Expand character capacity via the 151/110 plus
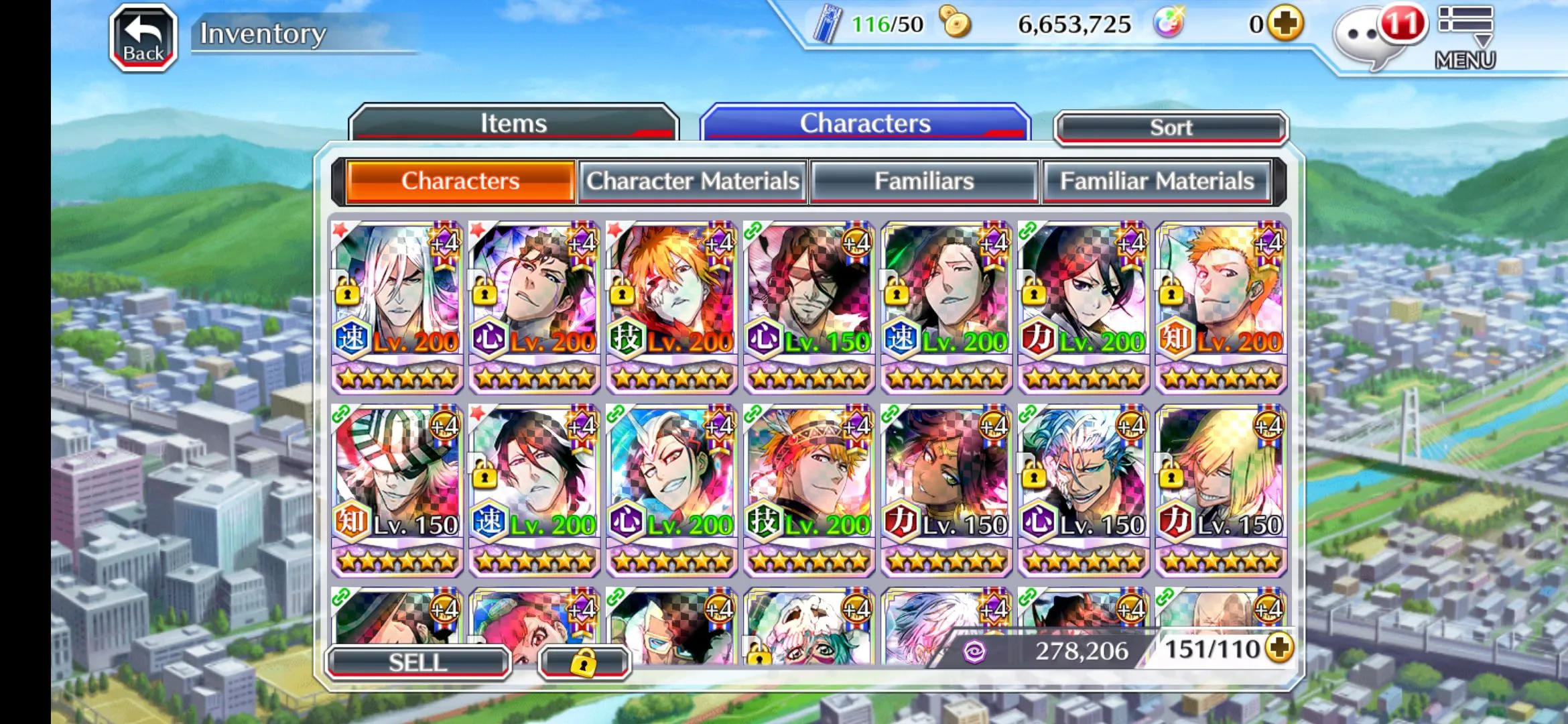1568x724 pixels. (x=1280, y=648)
